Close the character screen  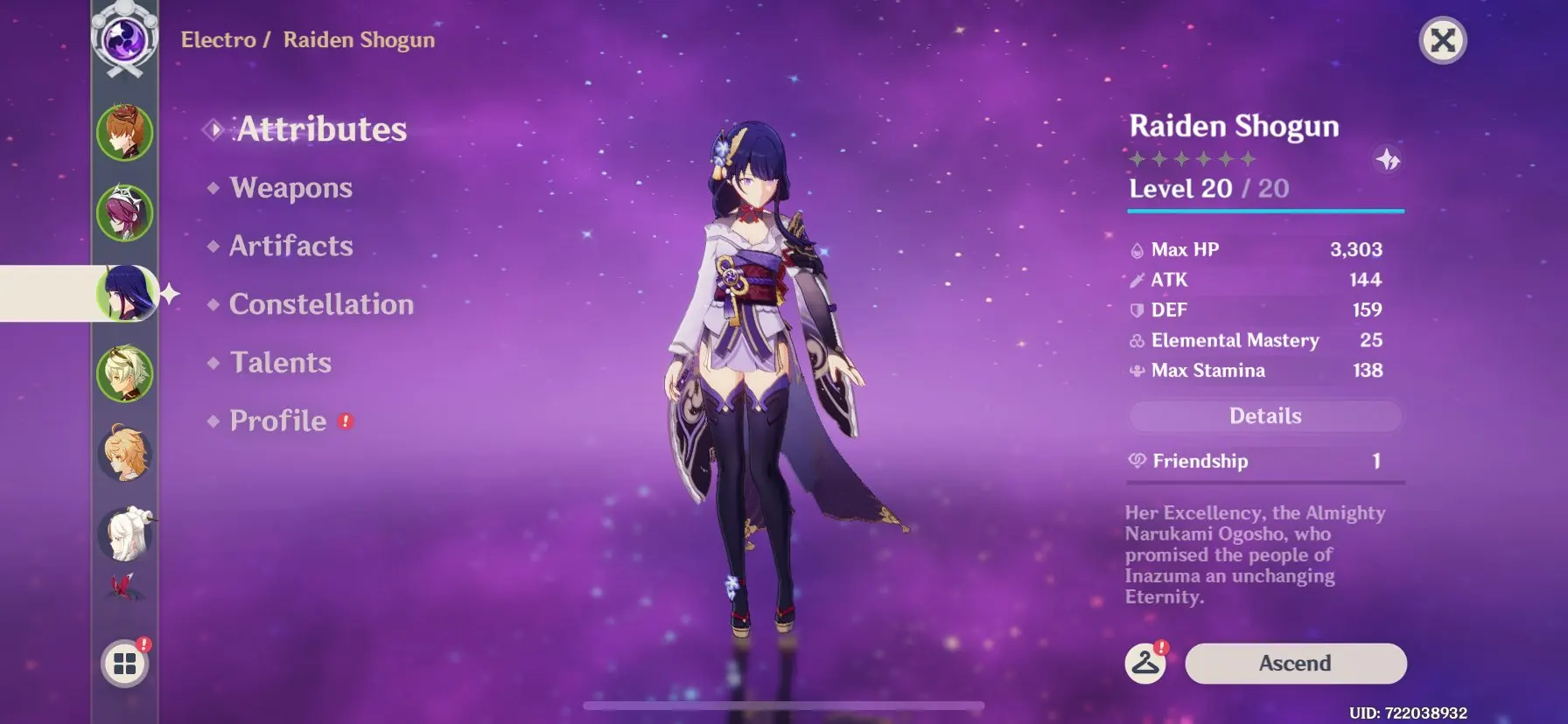click(x=1442, y=40)
